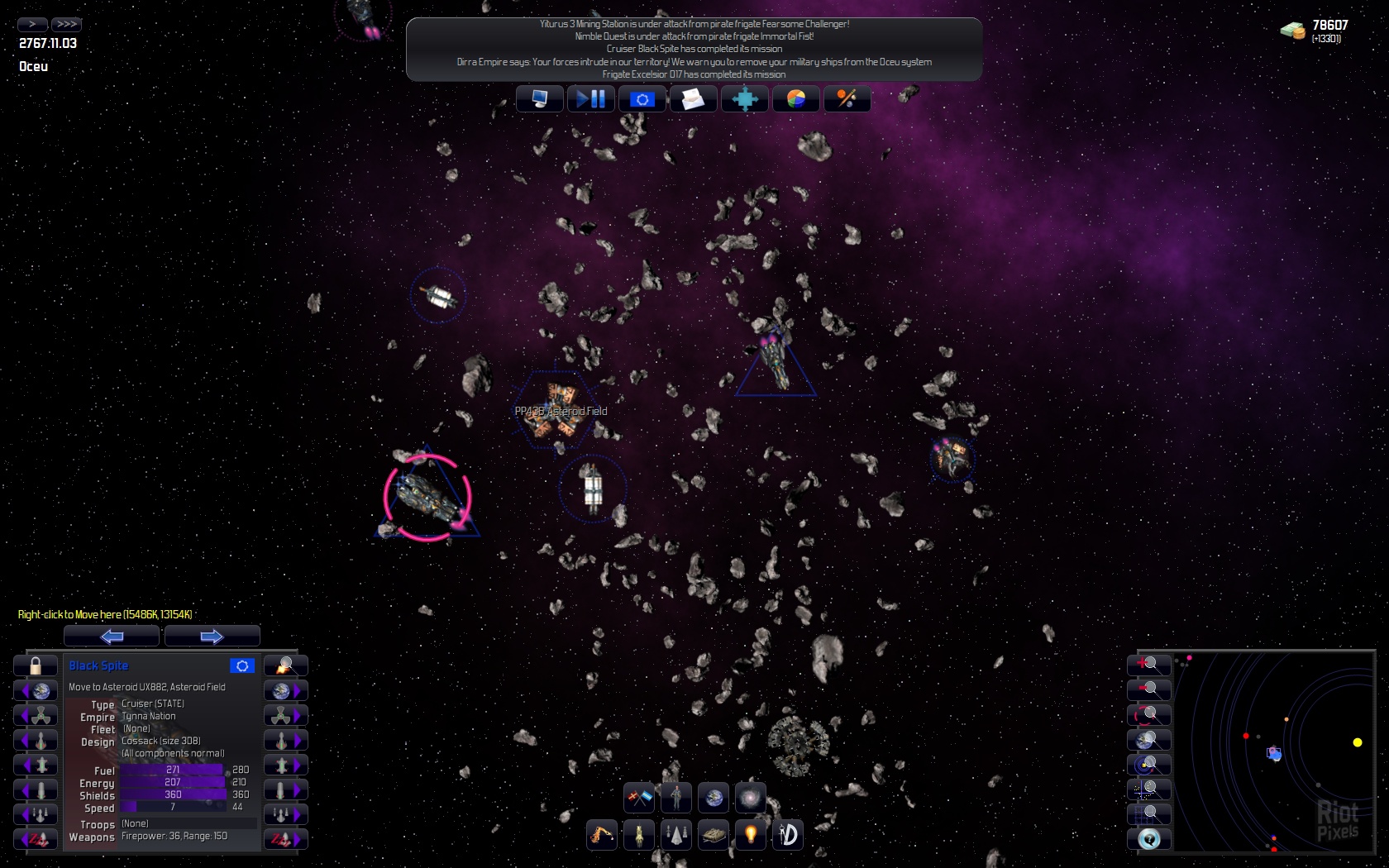Open the characters screen person icon
1389x868 pixels.
[x=676, y=798]
